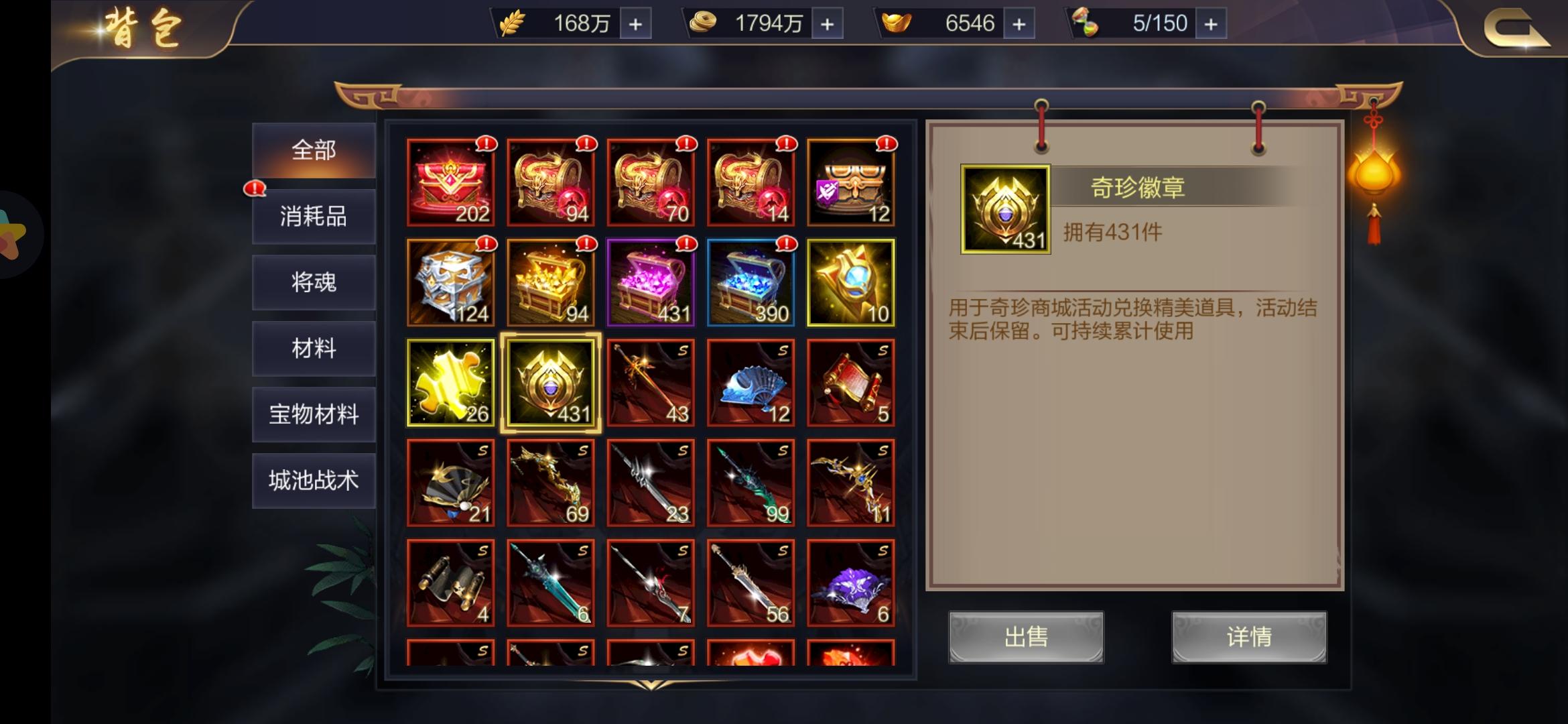The image size is (1568, 724).
Task: Click the yellow puzzle piece item with 26
Action: tap(451, 382)
